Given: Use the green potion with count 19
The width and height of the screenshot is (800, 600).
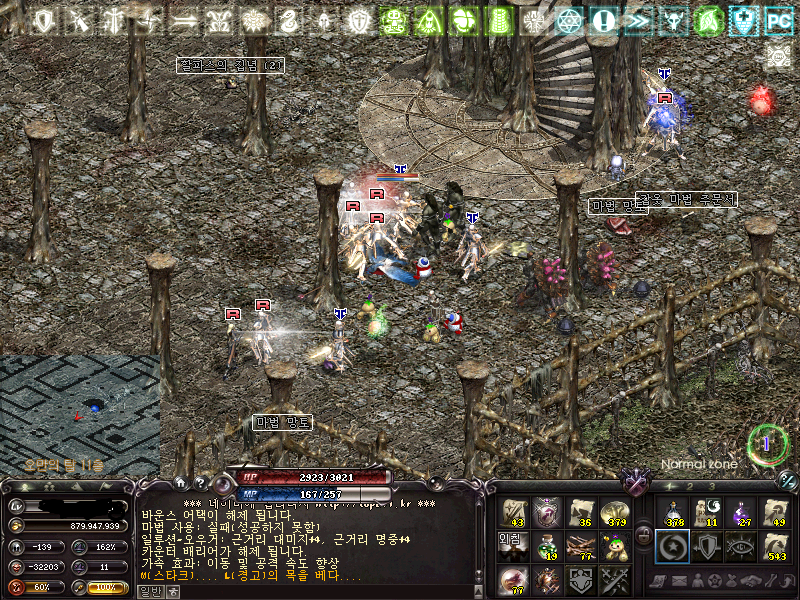Looking at the screenshot, I should [x=547, y=546].
